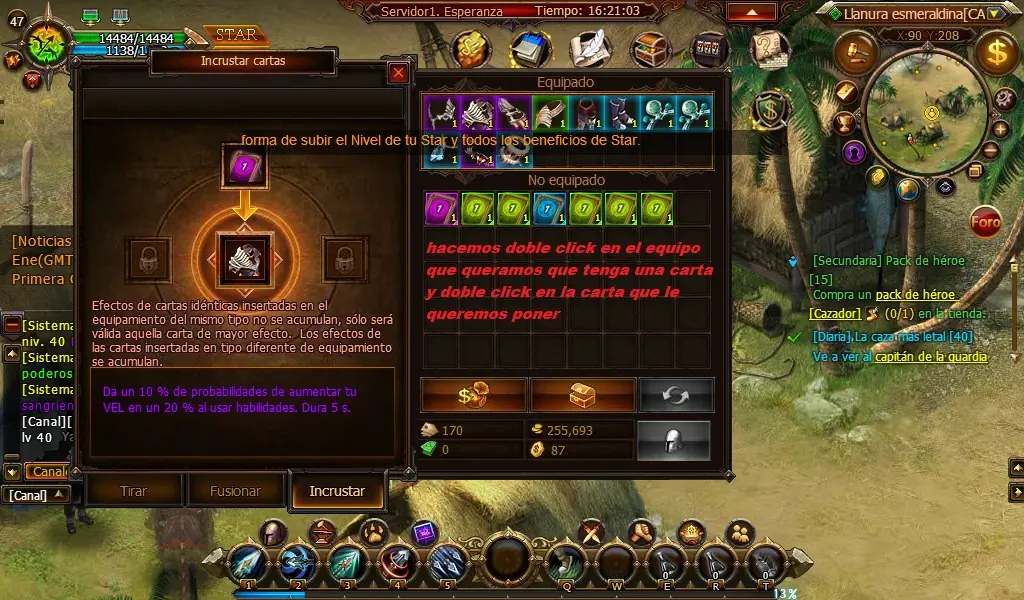The height and width of the screenshot is (600, 1024).
Task: Open the red Foro button
Action: coord(986,222)
